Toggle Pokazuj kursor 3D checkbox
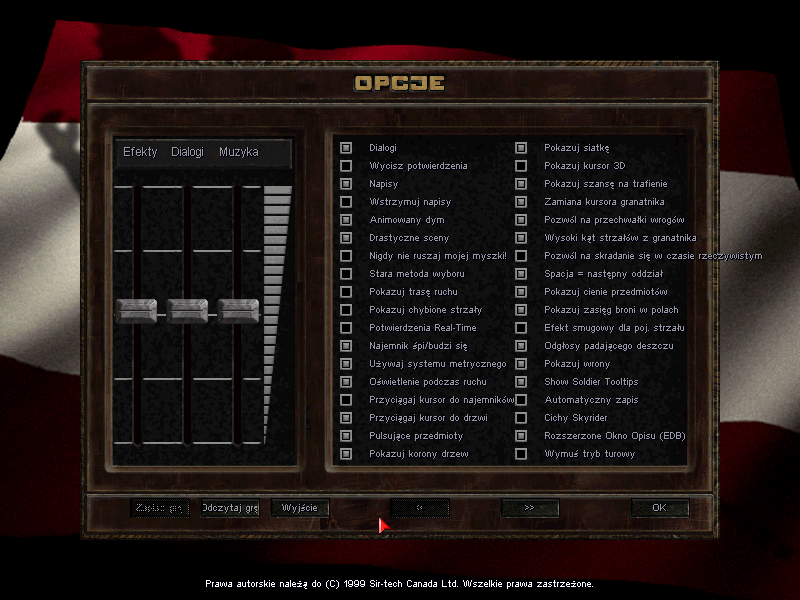The image size is (800, 600). (521, 166)
